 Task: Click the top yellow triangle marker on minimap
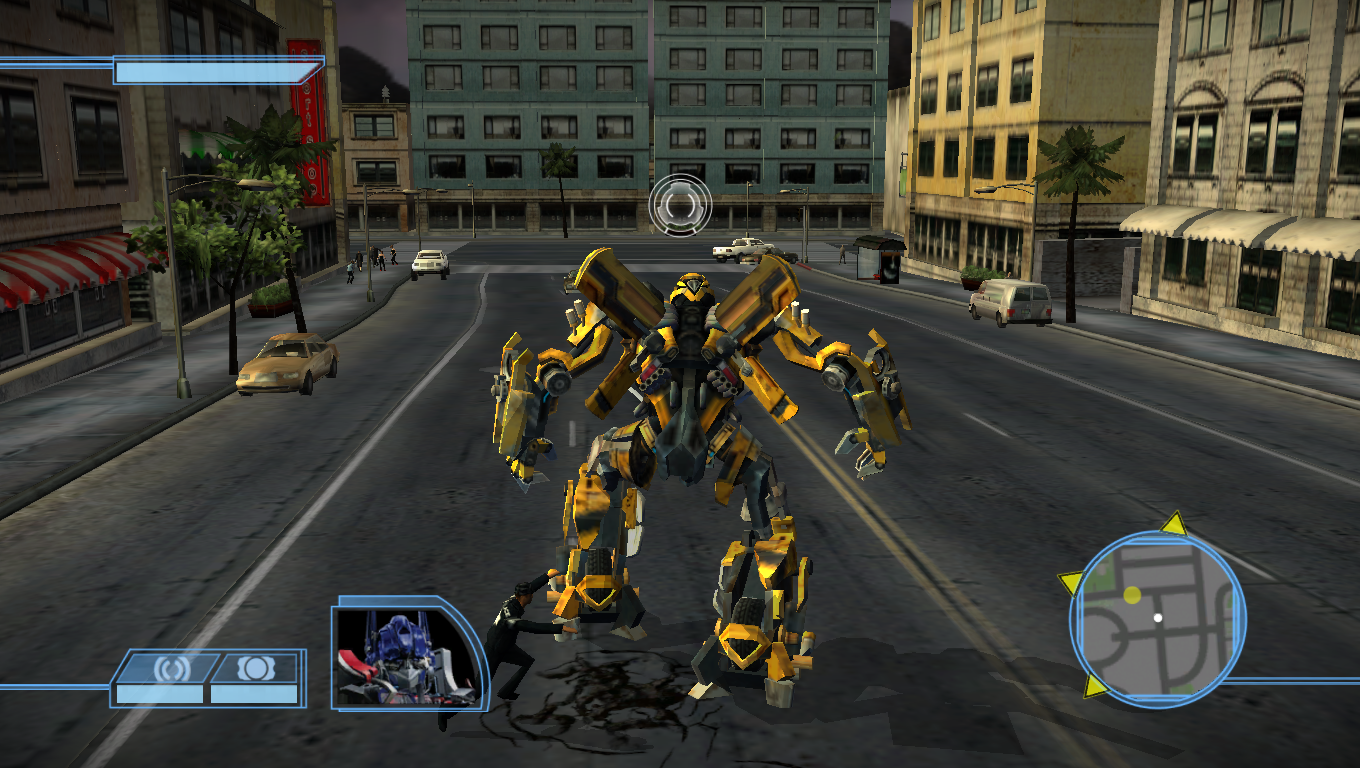click(x=1172, y=524)
